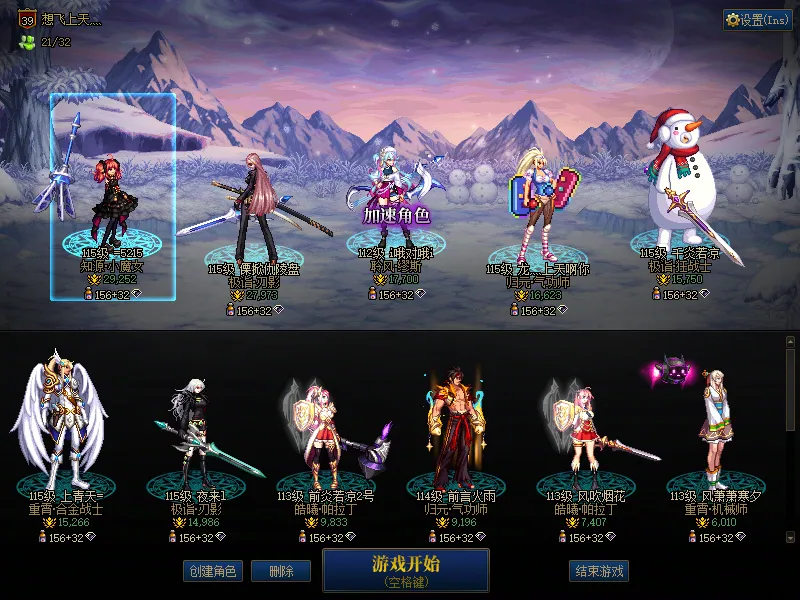This screenshot has height=600, width=800.
Task: Exit via the 结束游戏 button
Action: click(x=599, y=571)
